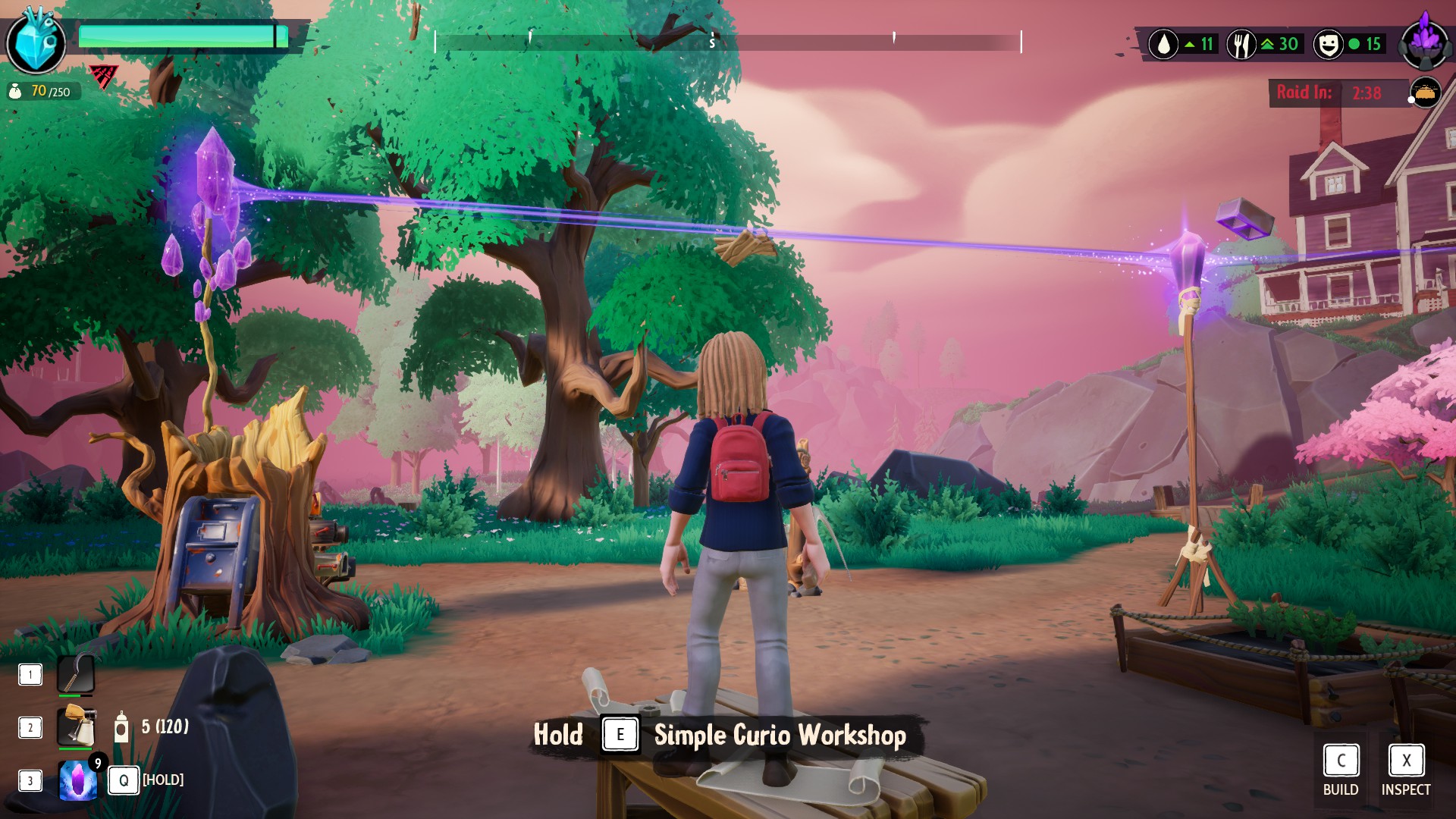Image resolution: width=1456 pixels, height=819 pixels.
Task: Open the purple crystal brazier icon
Action: click(1425, 42)
